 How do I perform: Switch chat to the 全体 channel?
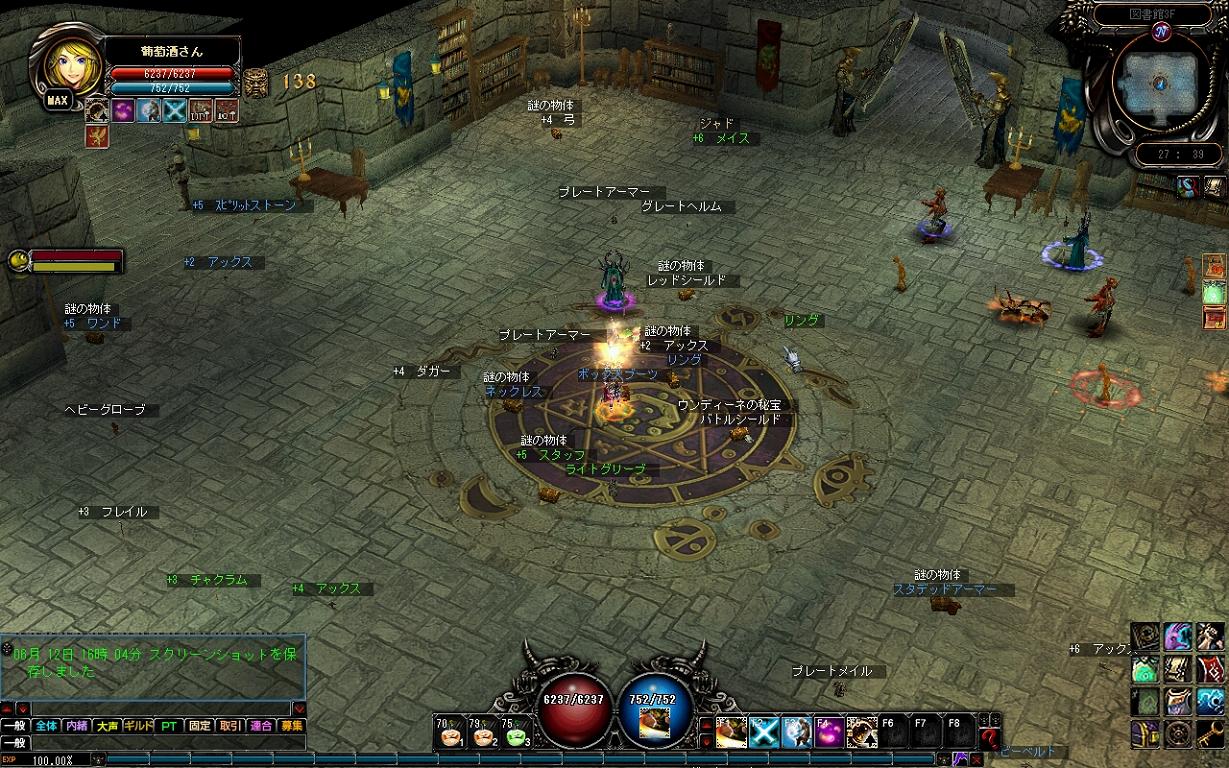point(46,726)
